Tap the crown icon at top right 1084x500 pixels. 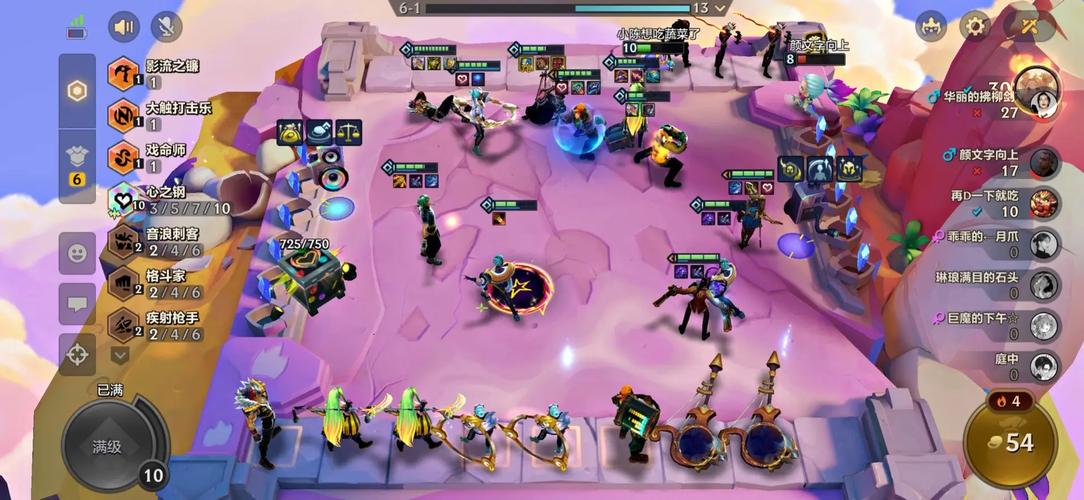pos(931,26)
